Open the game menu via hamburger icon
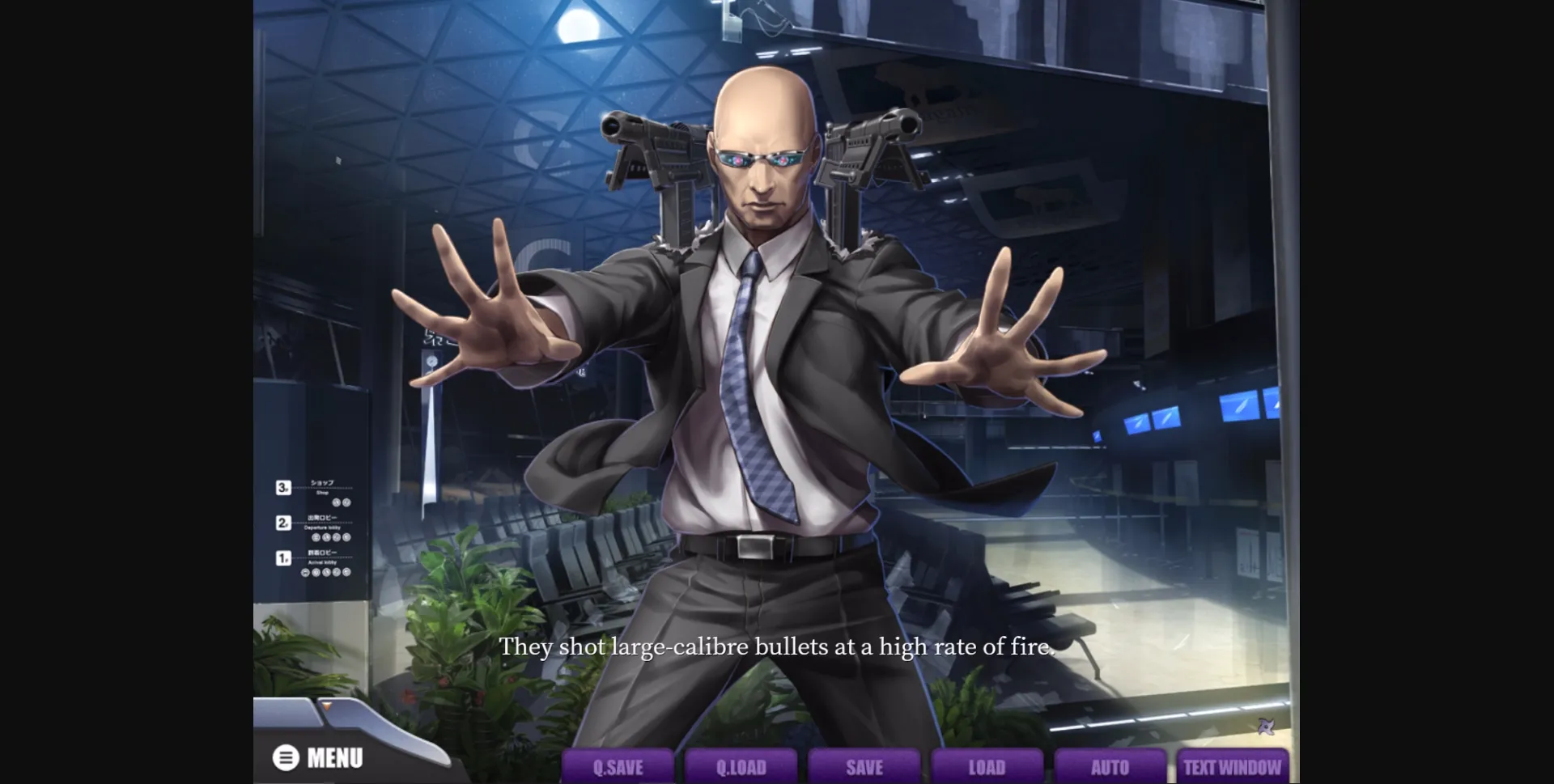 pyautogui.click(x=285, y=759)
